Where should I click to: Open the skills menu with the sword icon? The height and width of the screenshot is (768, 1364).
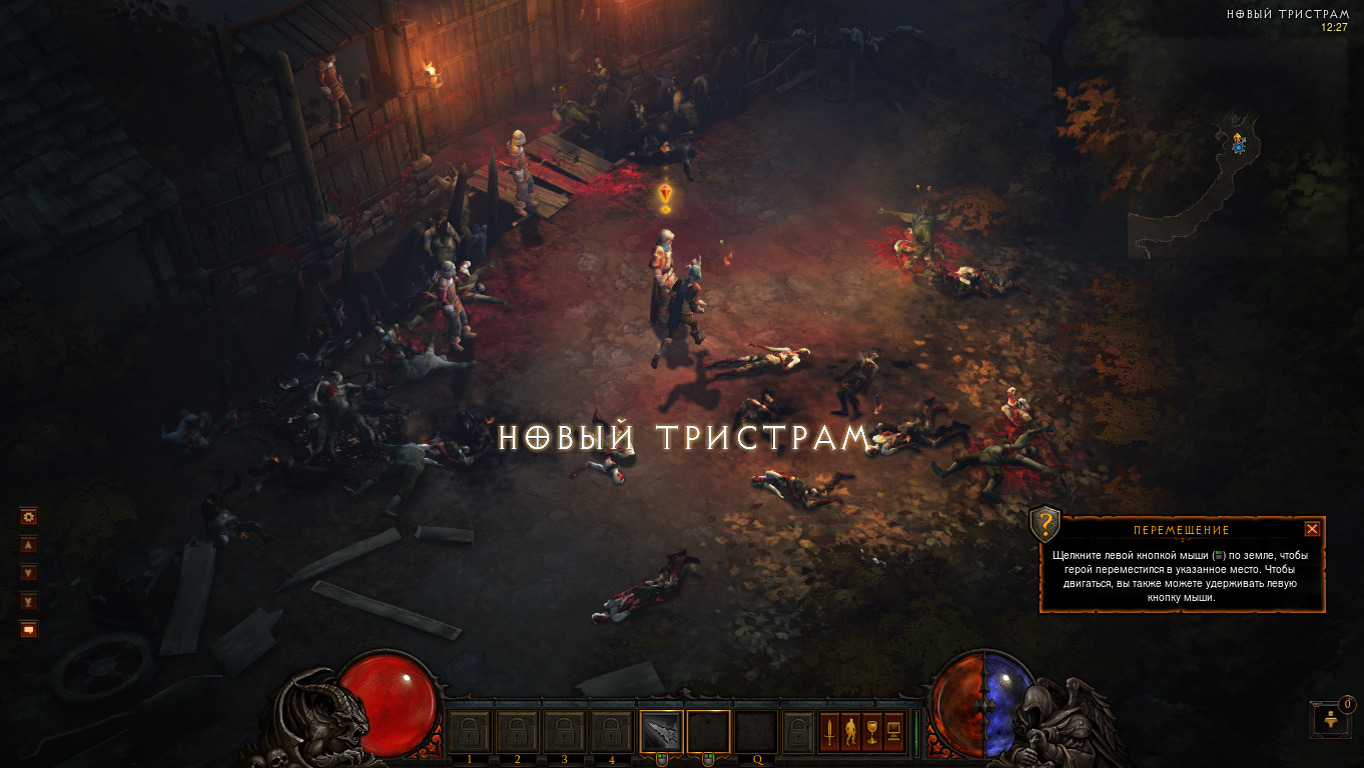click(x=829, y=732)
